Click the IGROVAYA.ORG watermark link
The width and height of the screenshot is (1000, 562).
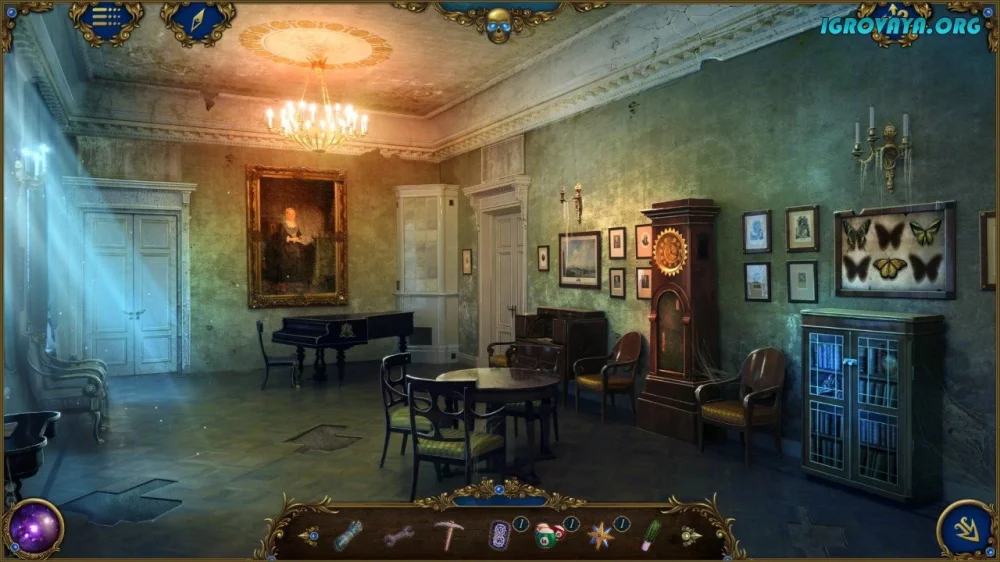(x=900, y=26)
